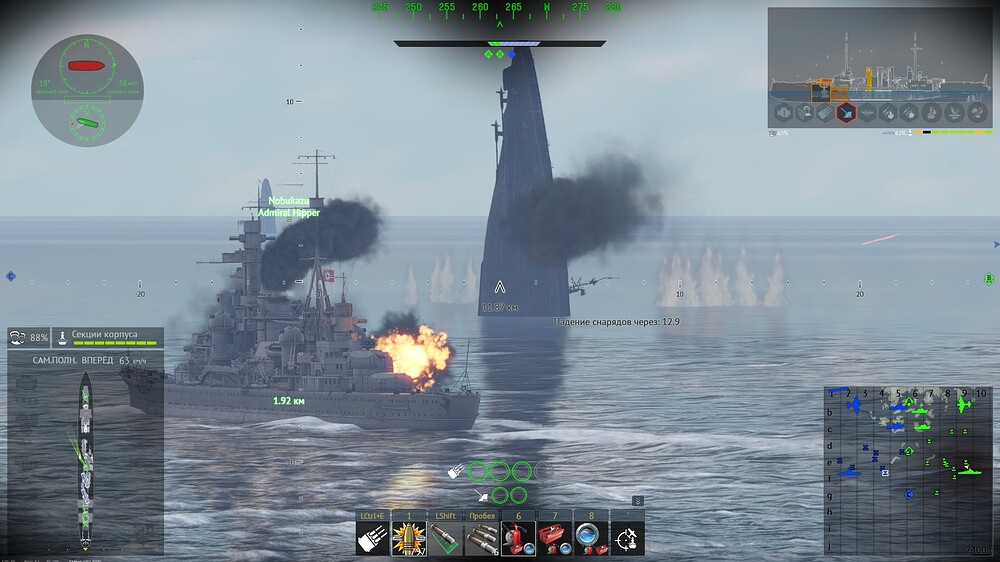Choose the high-explosive shell ammo slot
1000x562 pixels.
tap(409, 538)
